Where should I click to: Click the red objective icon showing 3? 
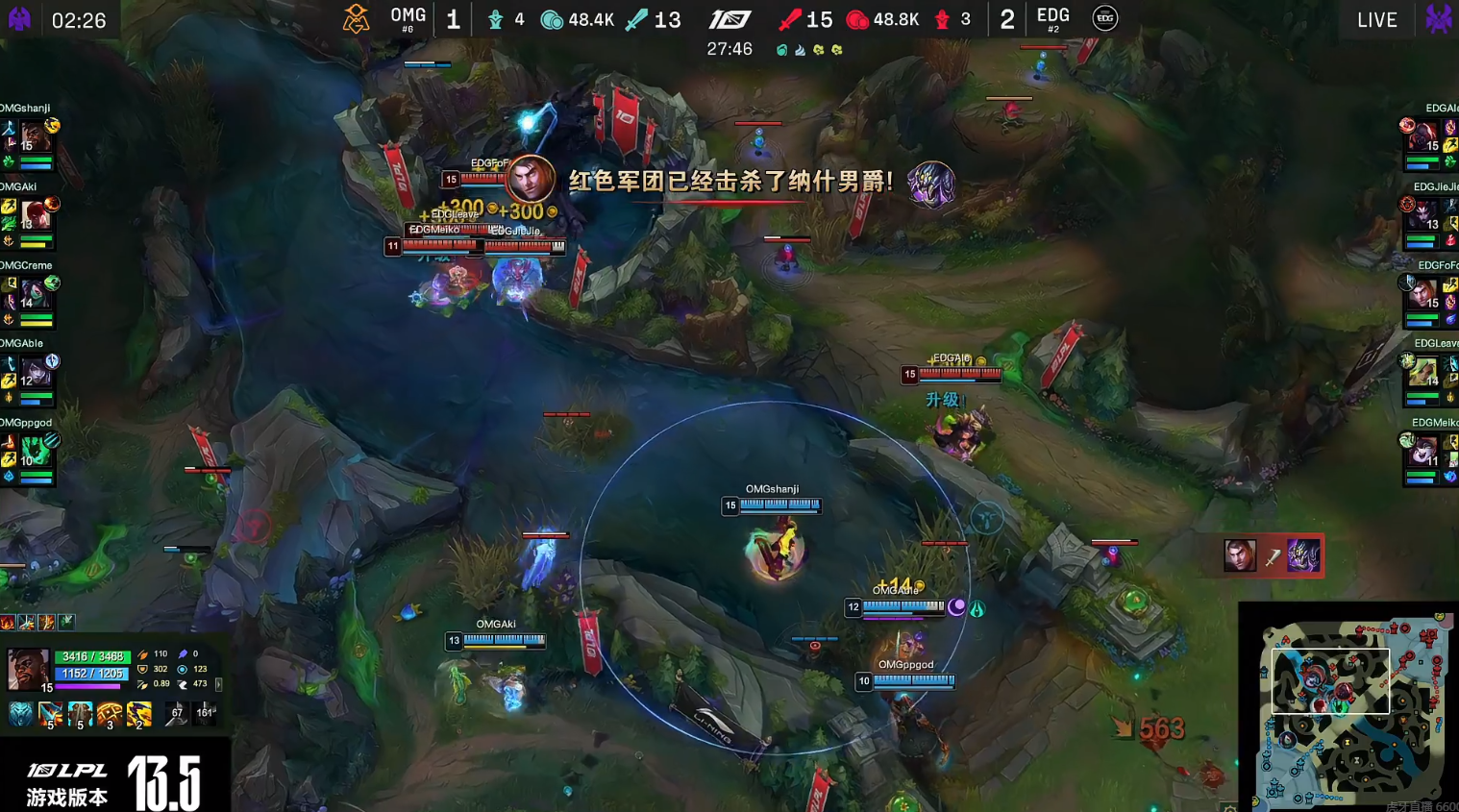tap(940, 19)
